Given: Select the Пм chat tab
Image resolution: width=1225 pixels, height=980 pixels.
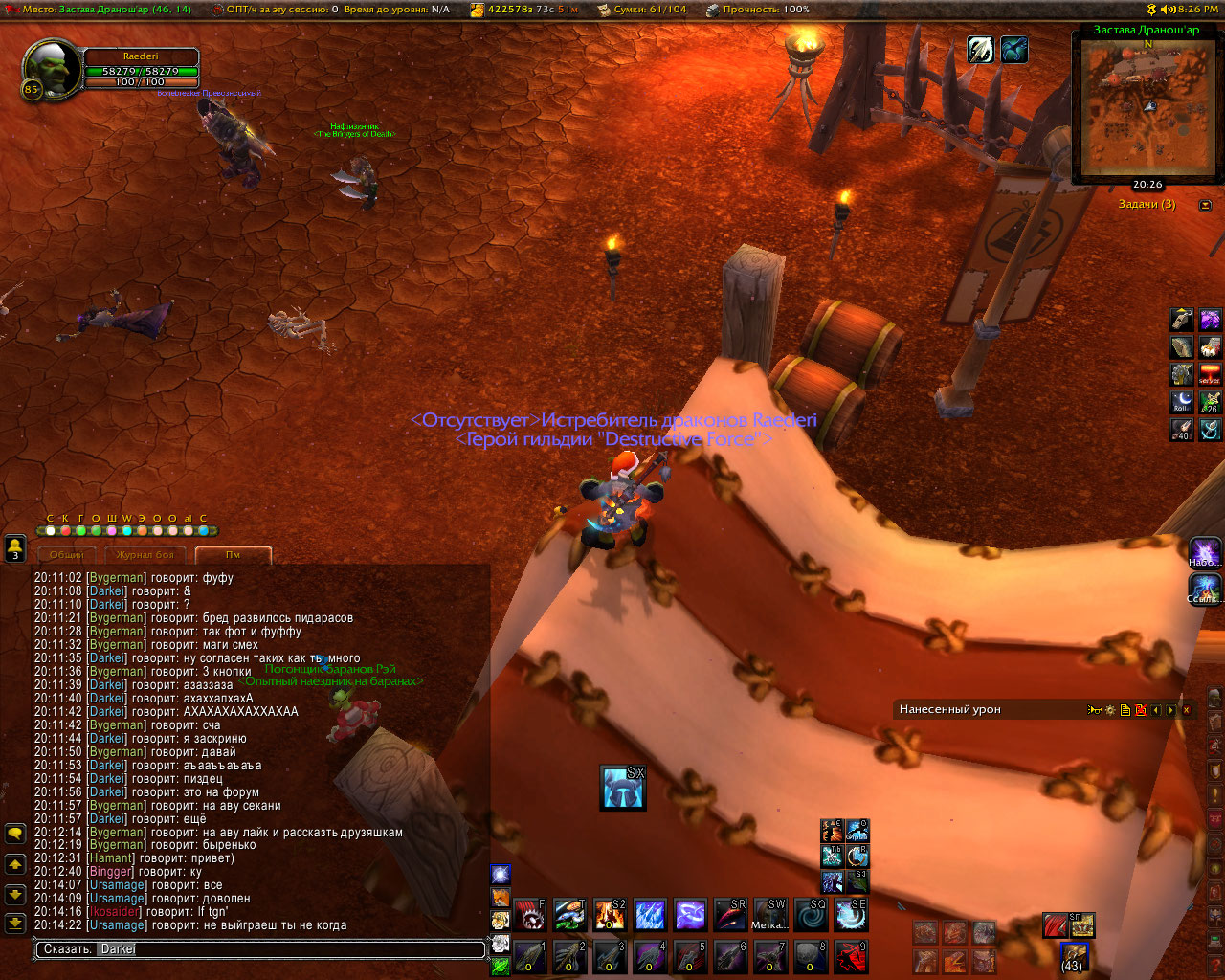Looking at the screenshot, I should click(x=233, y=555).
